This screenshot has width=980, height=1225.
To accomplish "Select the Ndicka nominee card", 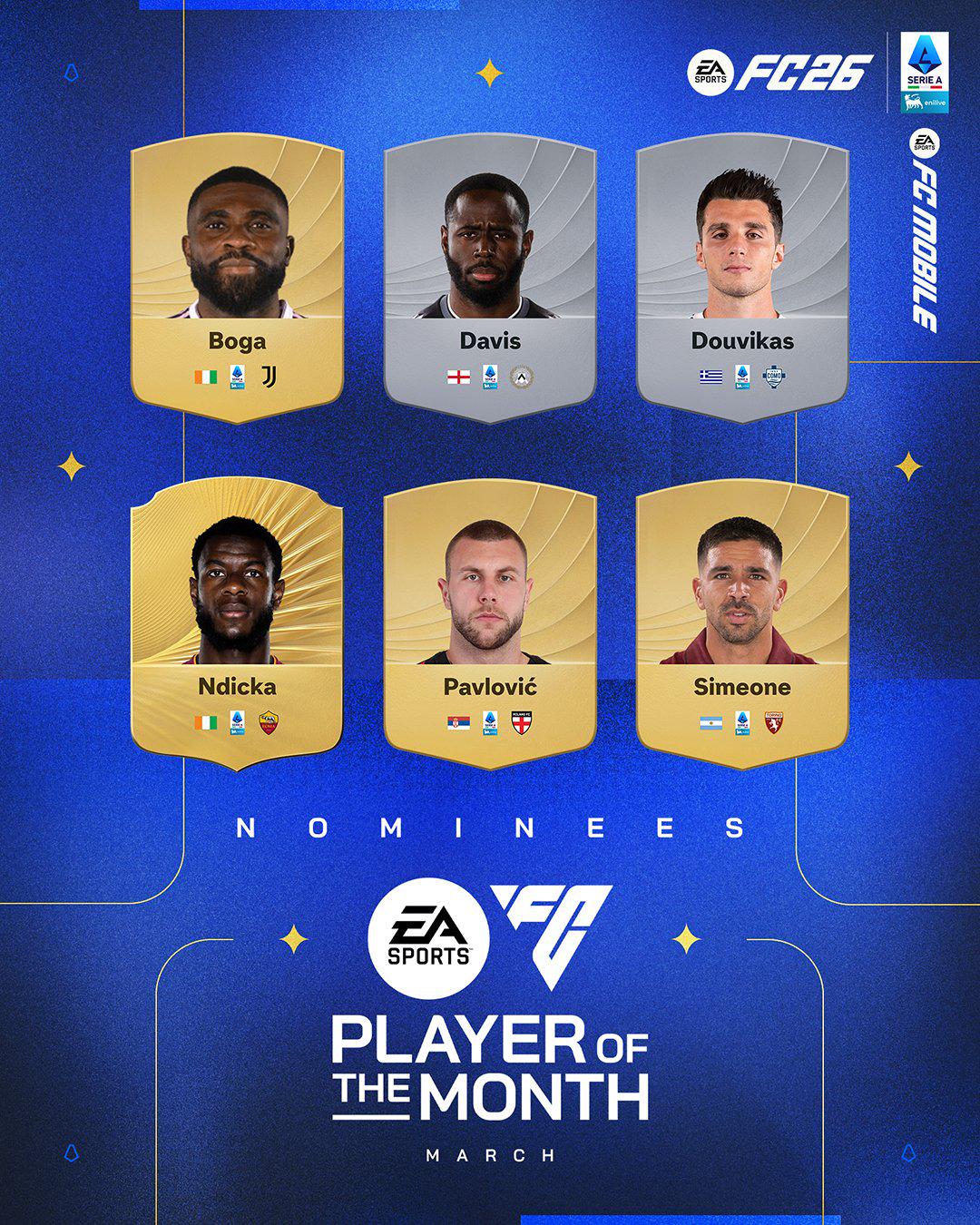I will 237,622.
